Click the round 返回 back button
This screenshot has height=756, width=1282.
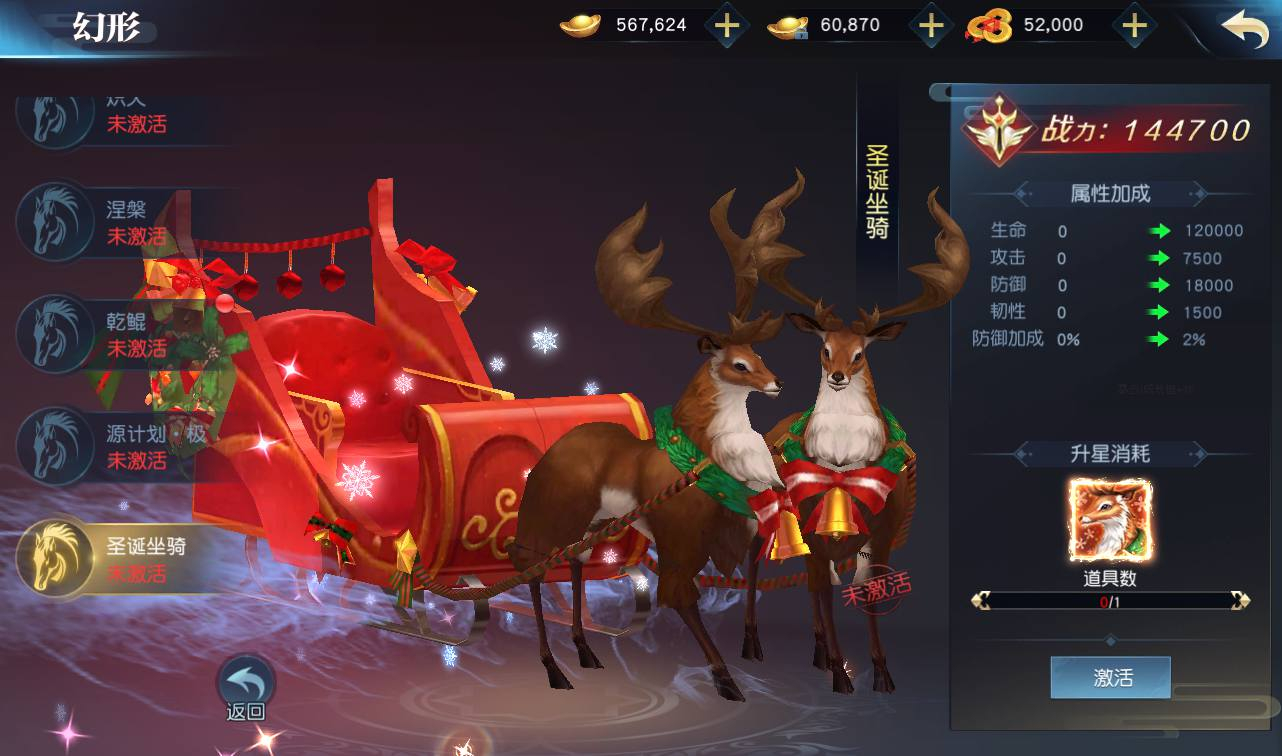pyautogui.click(x=245, y=685)
